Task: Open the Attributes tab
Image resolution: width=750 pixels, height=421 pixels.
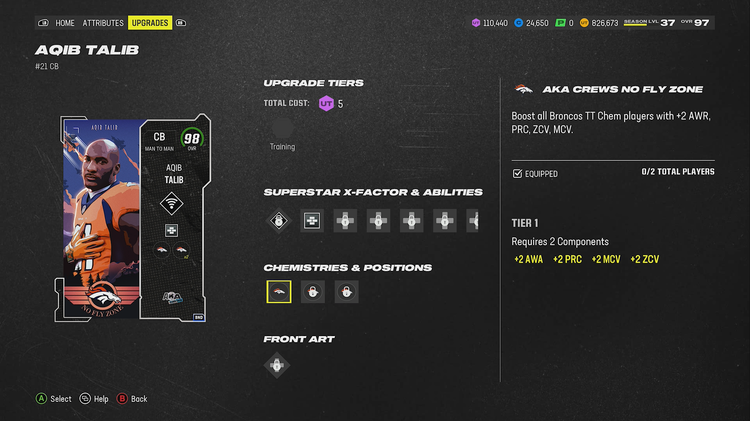Action: (103, 22)
